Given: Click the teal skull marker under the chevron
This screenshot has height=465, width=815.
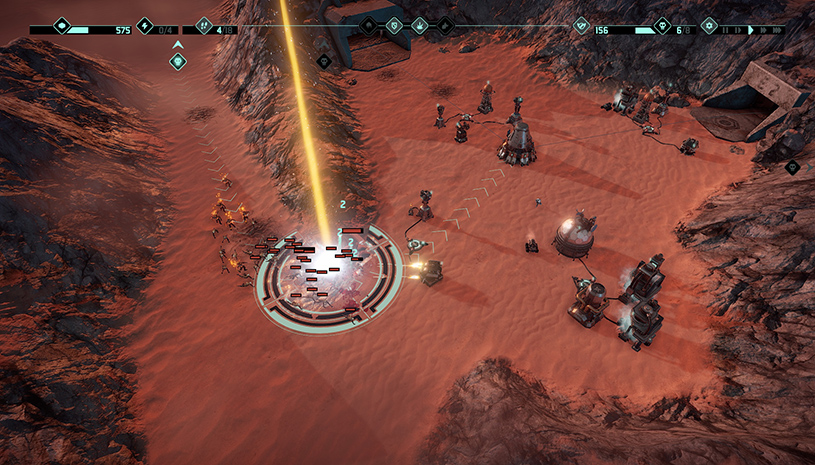Looking at the screenshot, I should pos(178,62).
